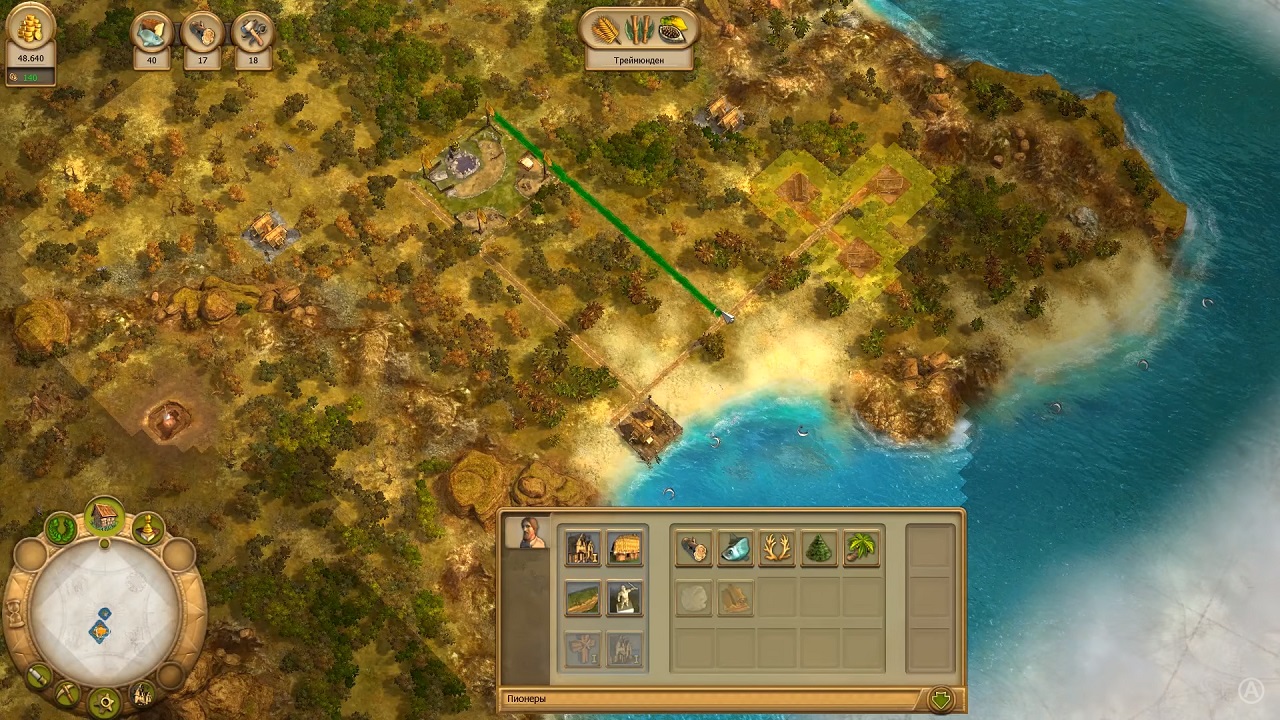The height and width of the screenshot is (720, 1280).
Task: Collapse the build menu with the green arrow
Action: pyautogui.click(x=940, y=699)
